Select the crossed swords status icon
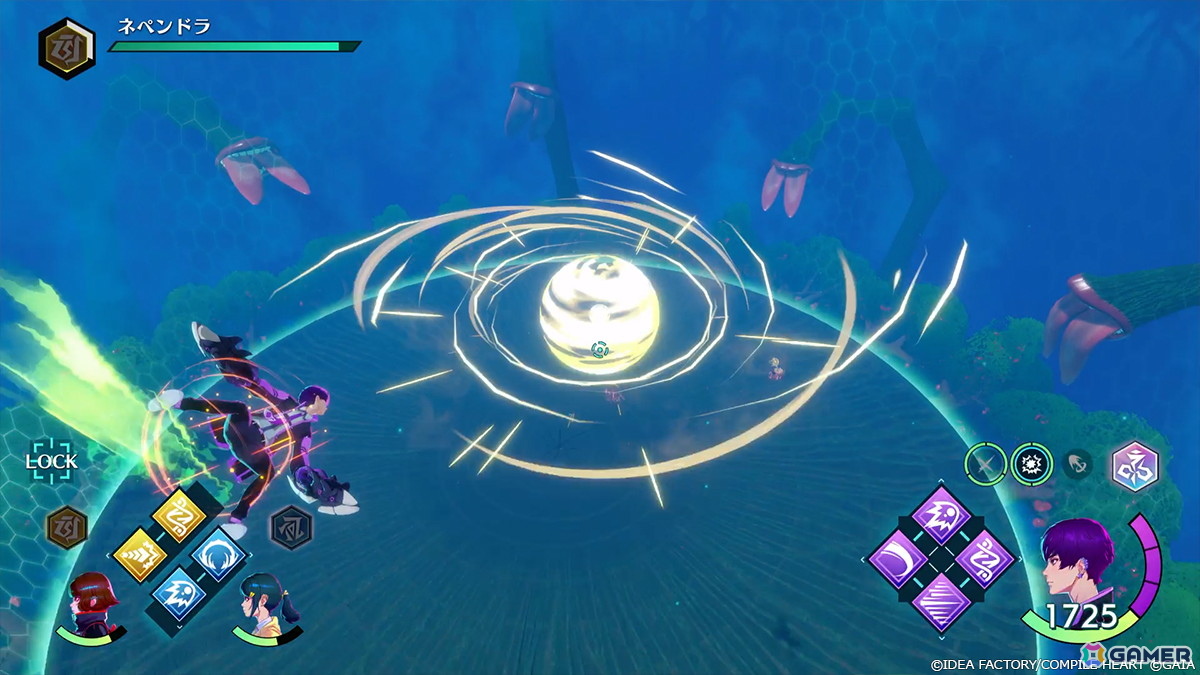1200x675 pixels. click(985, 464)
